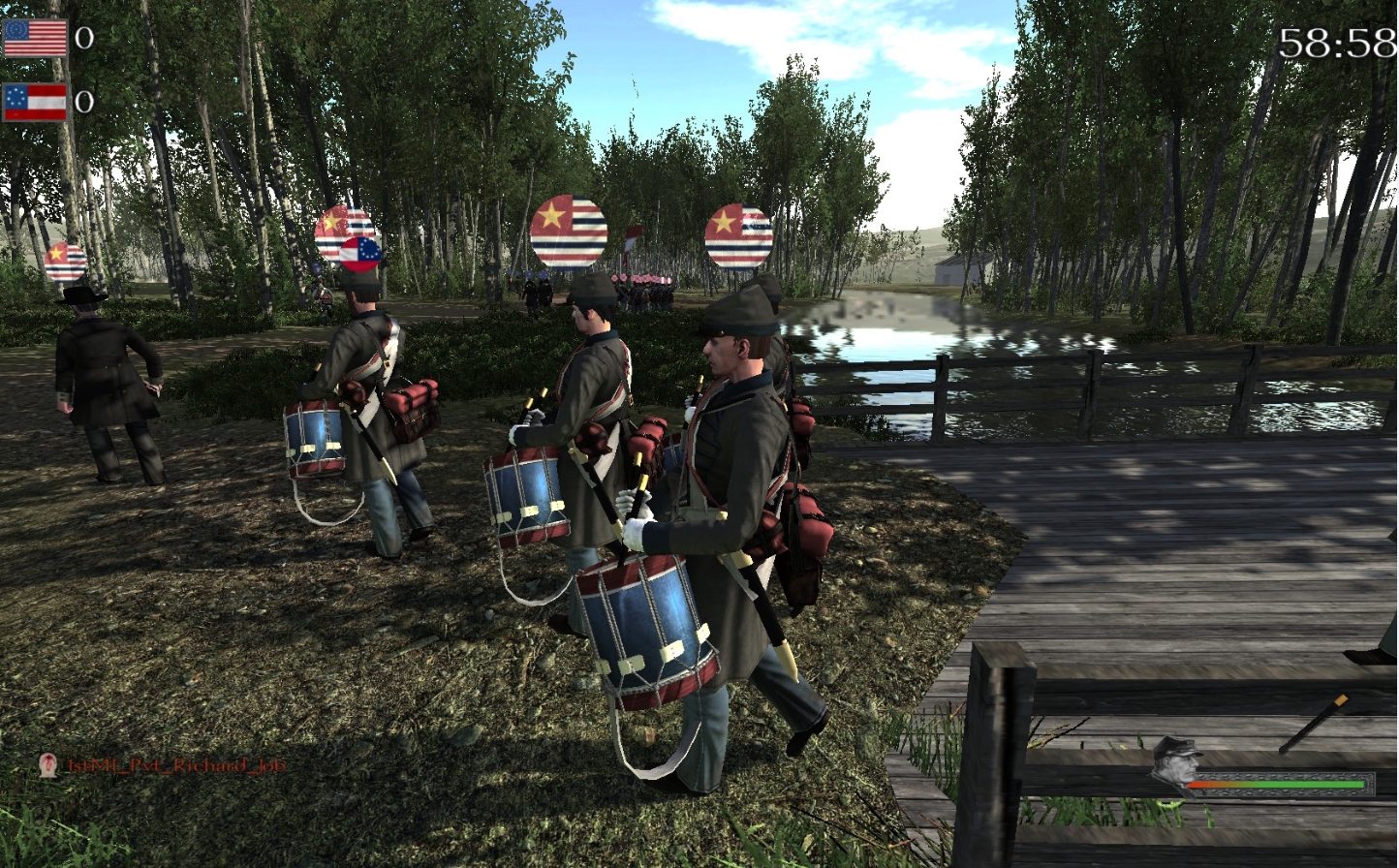Click the Union team flag icon
The height and width of the screenshot is (868, 1399).
[35, 38]
